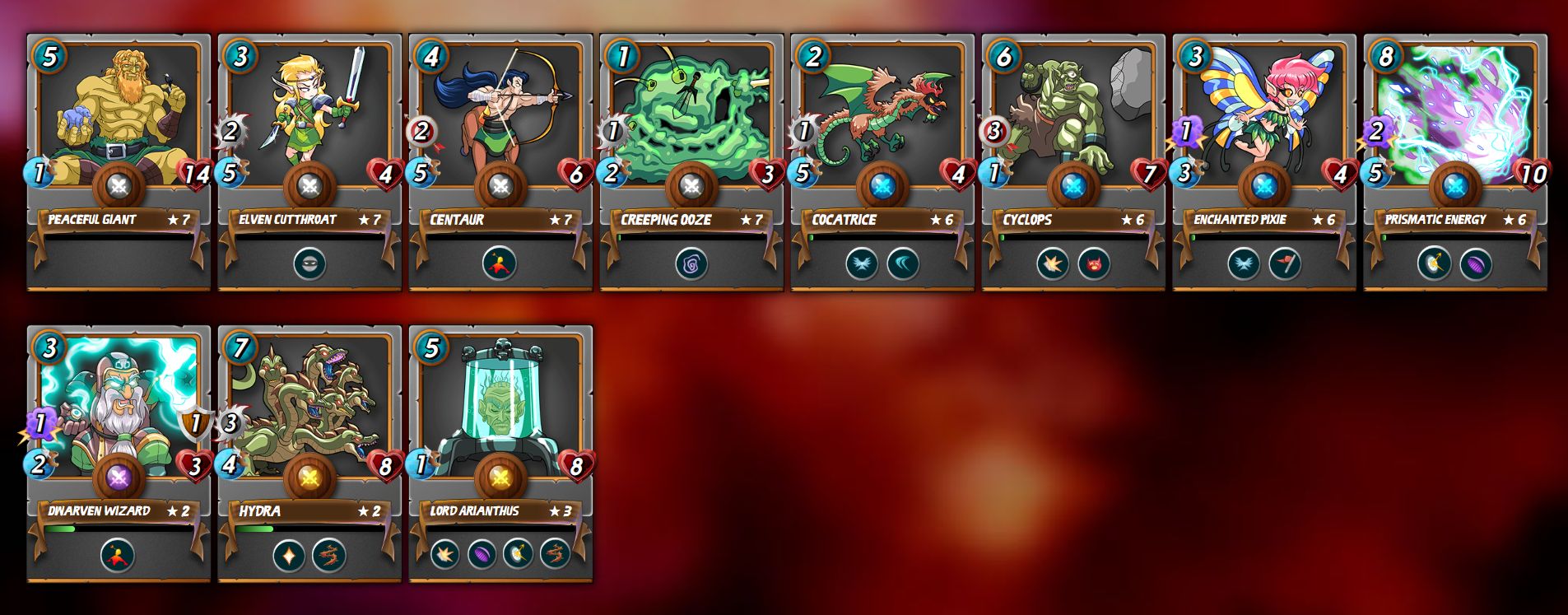1568x615 pixels.
Task: Inspect Creeping Ooze's spiral slow ability icon
Action: [x=691, y=264]
